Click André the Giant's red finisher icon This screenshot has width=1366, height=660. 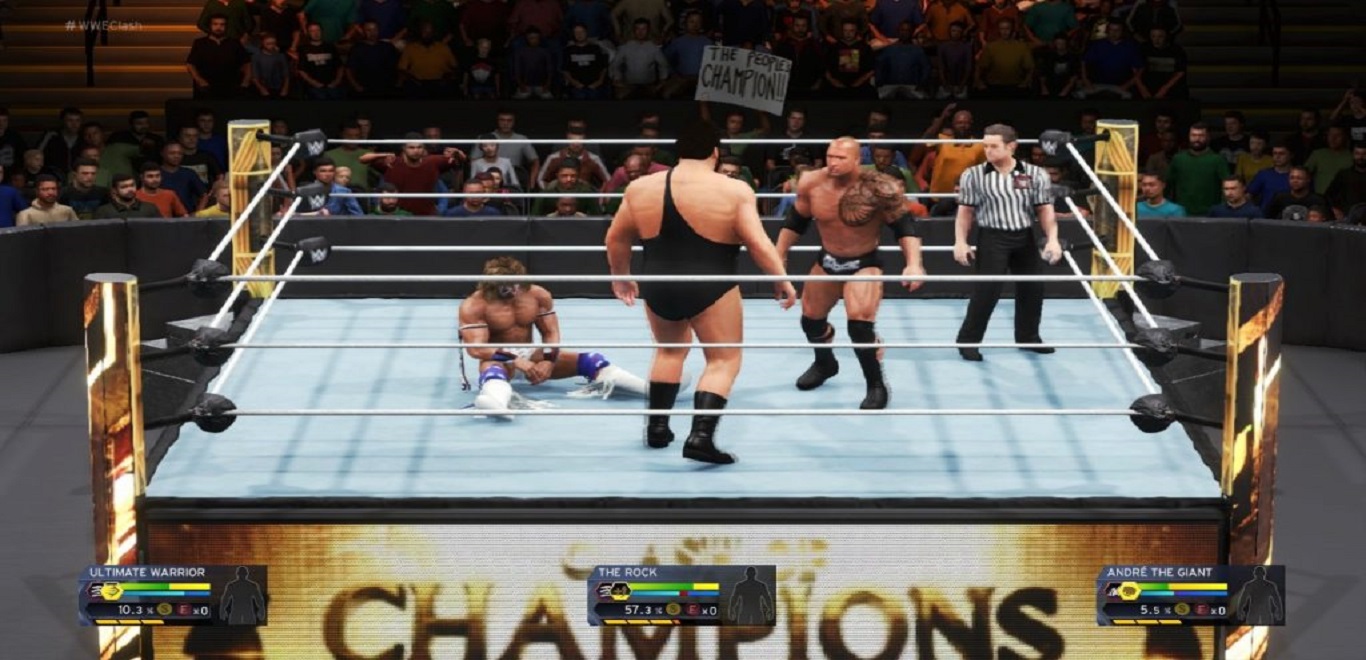coord(1202,609)
